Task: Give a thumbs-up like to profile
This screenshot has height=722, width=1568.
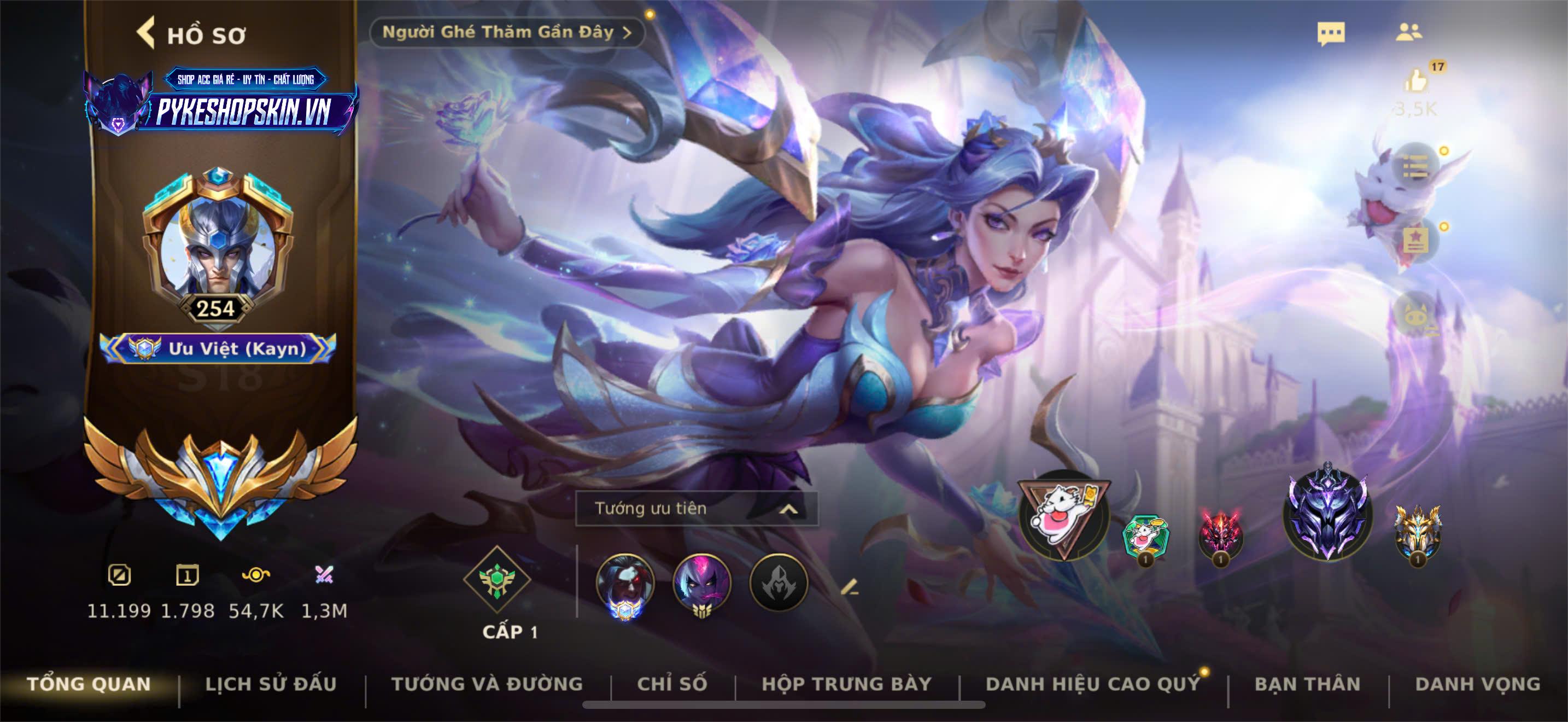Action: click(1417, 82)
